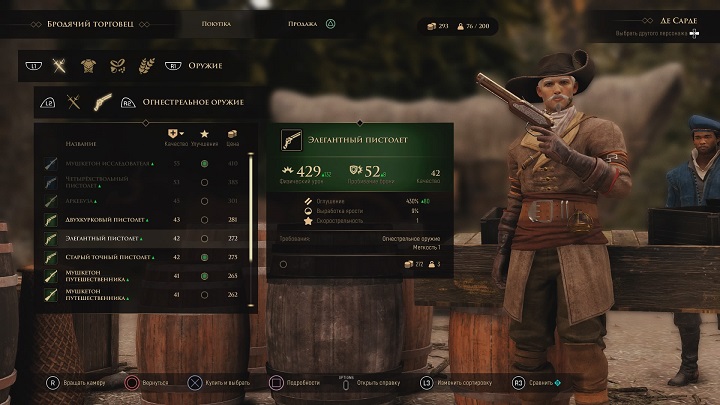Pick Двухкурковый пистолет from the list
Image resolution: width=720 pixels, height=405 pixels.
[110, 220]
